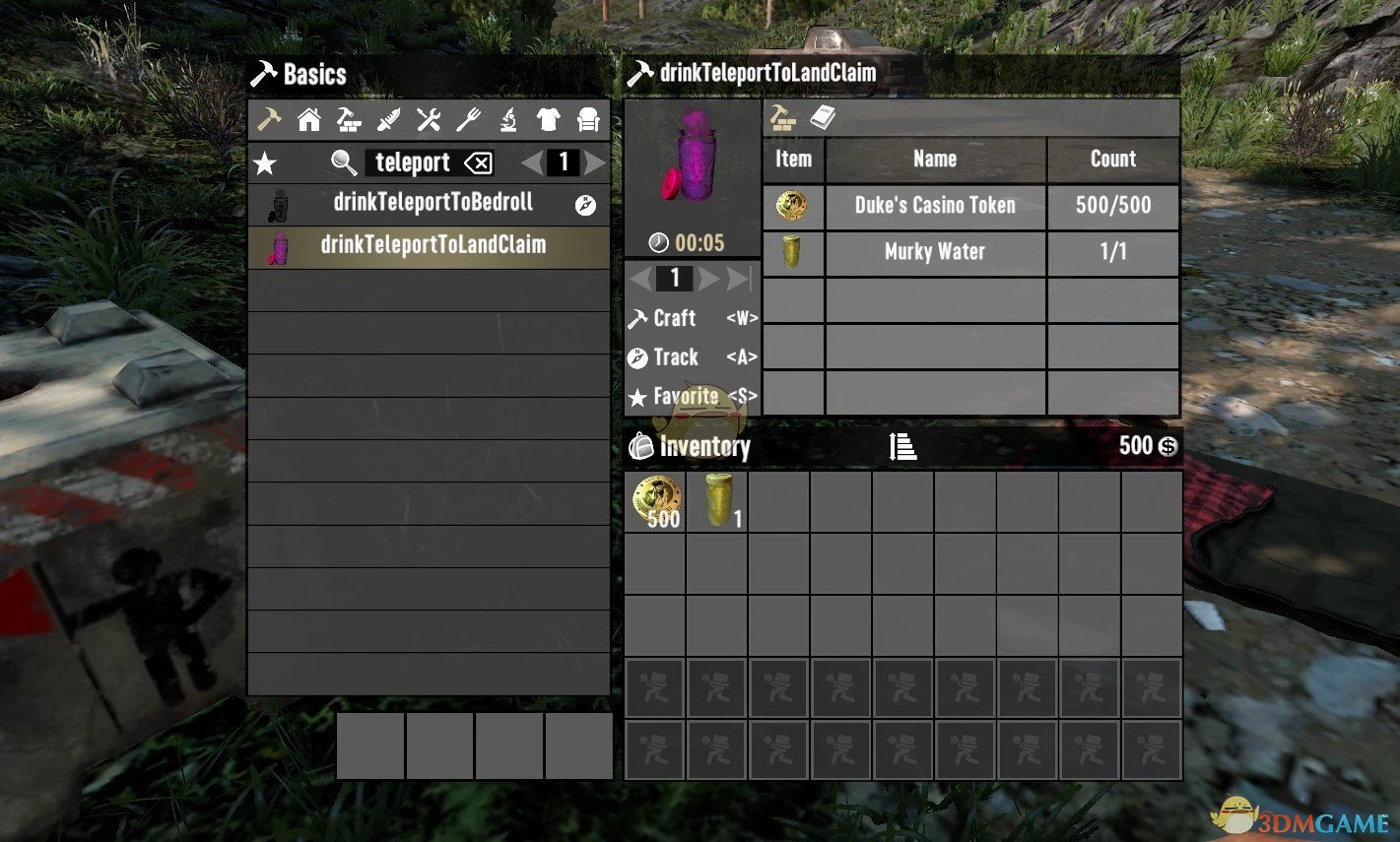Open the recipe book description tab
The image size is (1400, 842).
824,116
